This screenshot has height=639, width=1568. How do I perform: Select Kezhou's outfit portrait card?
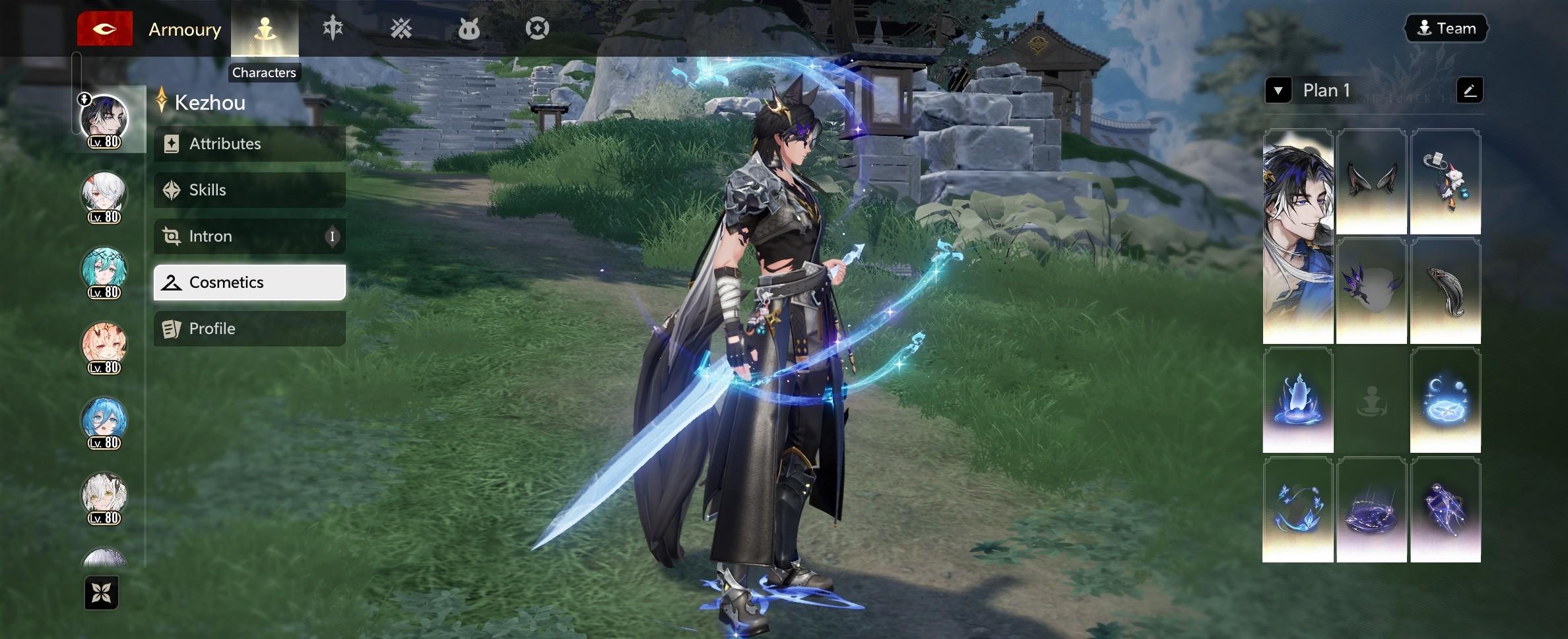tap(1297, 236)
